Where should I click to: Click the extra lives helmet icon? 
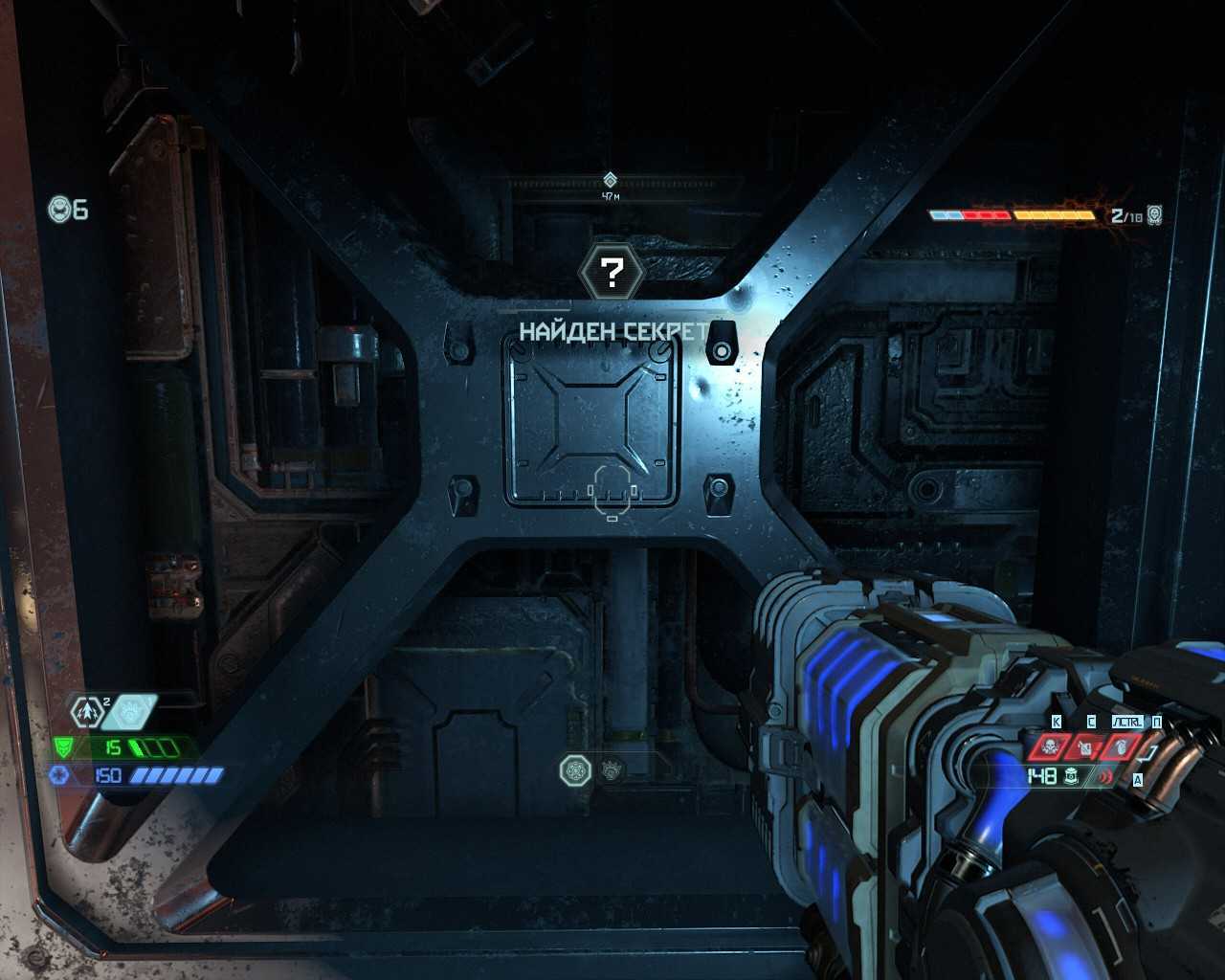59,209
